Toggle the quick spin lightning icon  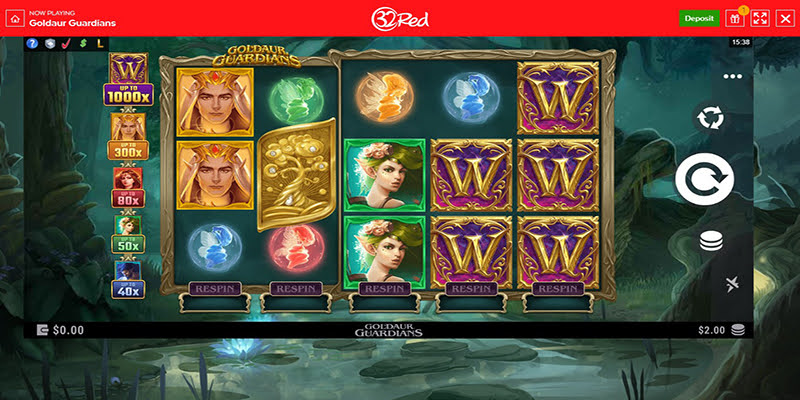733,285
